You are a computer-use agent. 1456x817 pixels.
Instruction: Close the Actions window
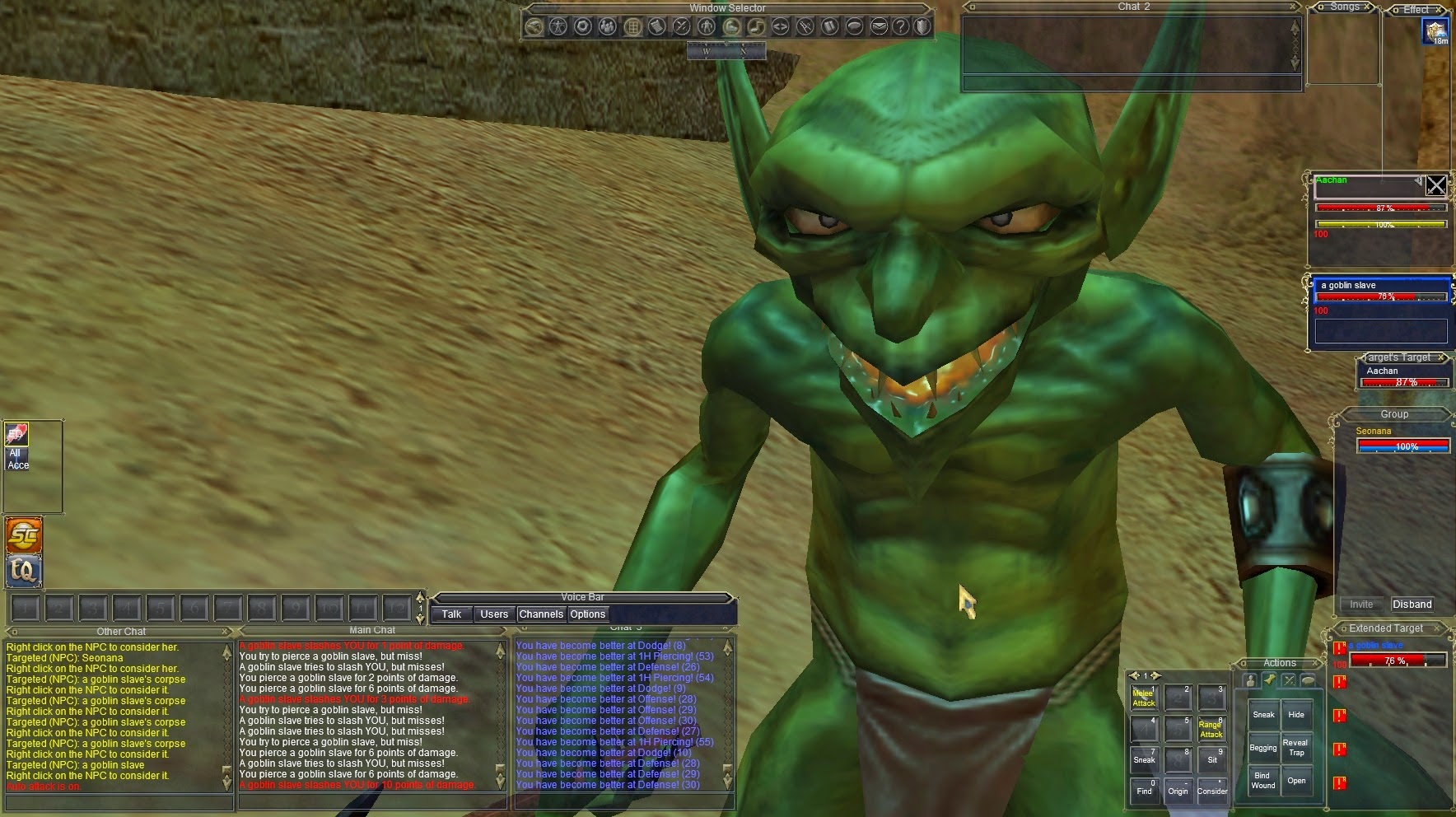(1317, 663)
